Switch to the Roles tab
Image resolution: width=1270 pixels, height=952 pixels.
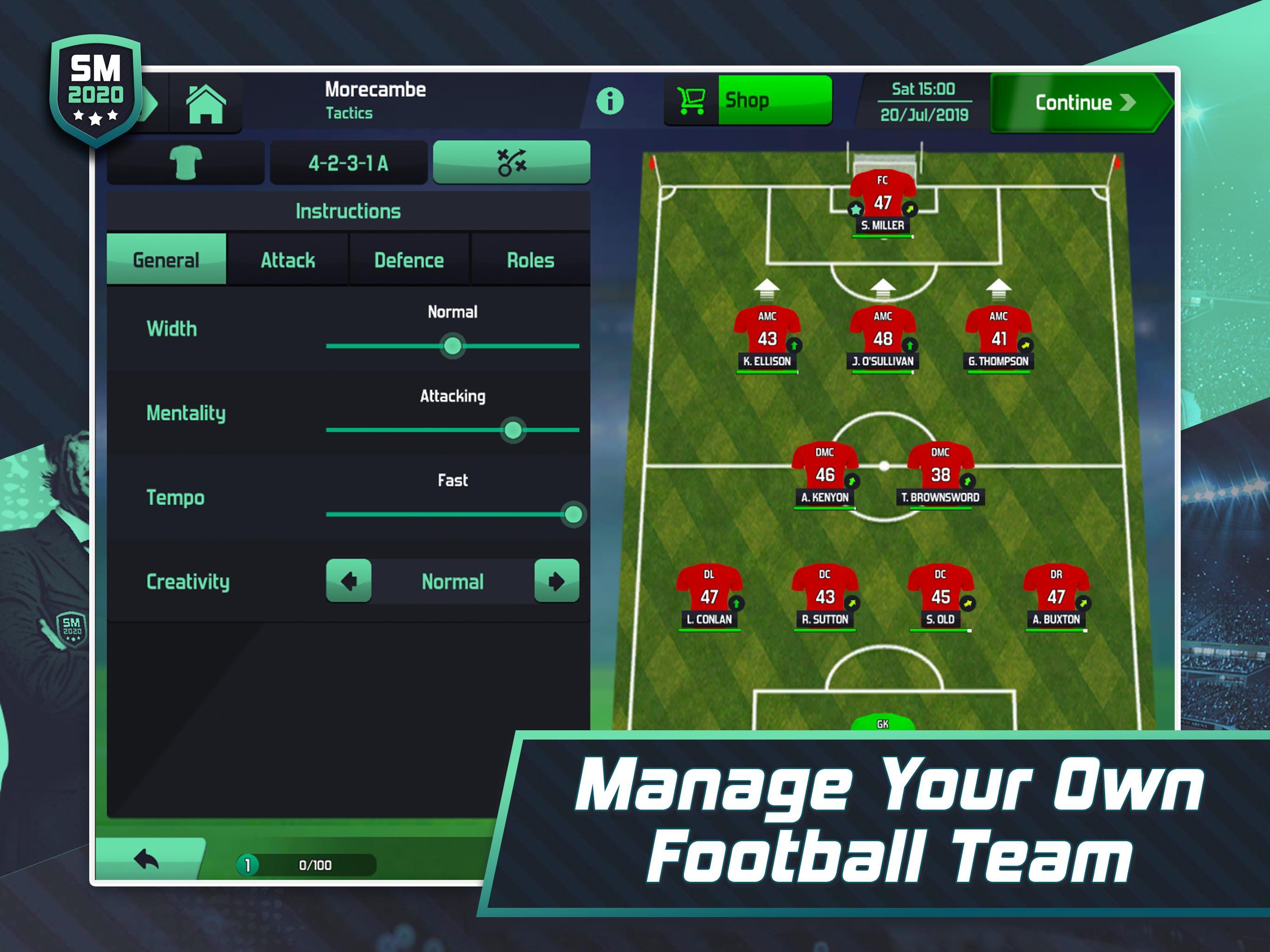pyautogui.click(x=529, y=259)
